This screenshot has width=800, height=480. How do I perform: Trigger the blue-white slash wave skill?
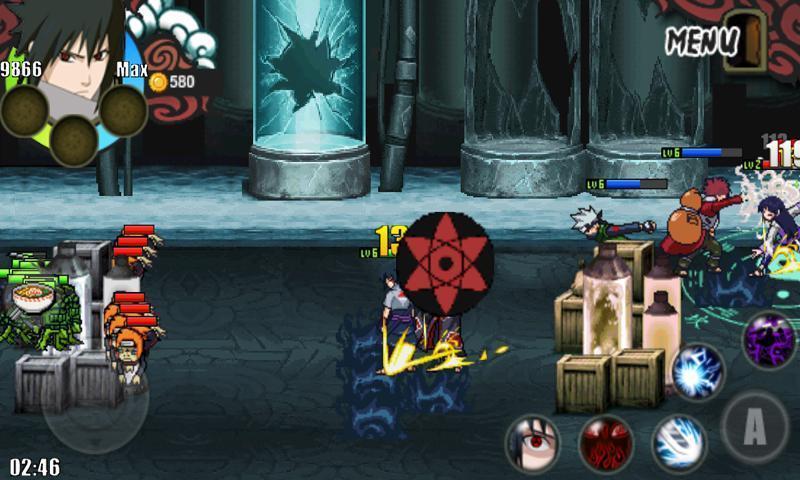click(x=680, y=442)
